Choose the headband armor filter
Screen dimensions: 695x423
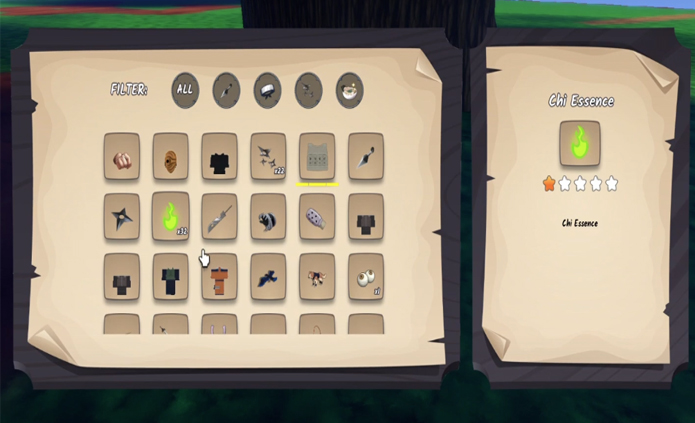[x=267, y=90]
